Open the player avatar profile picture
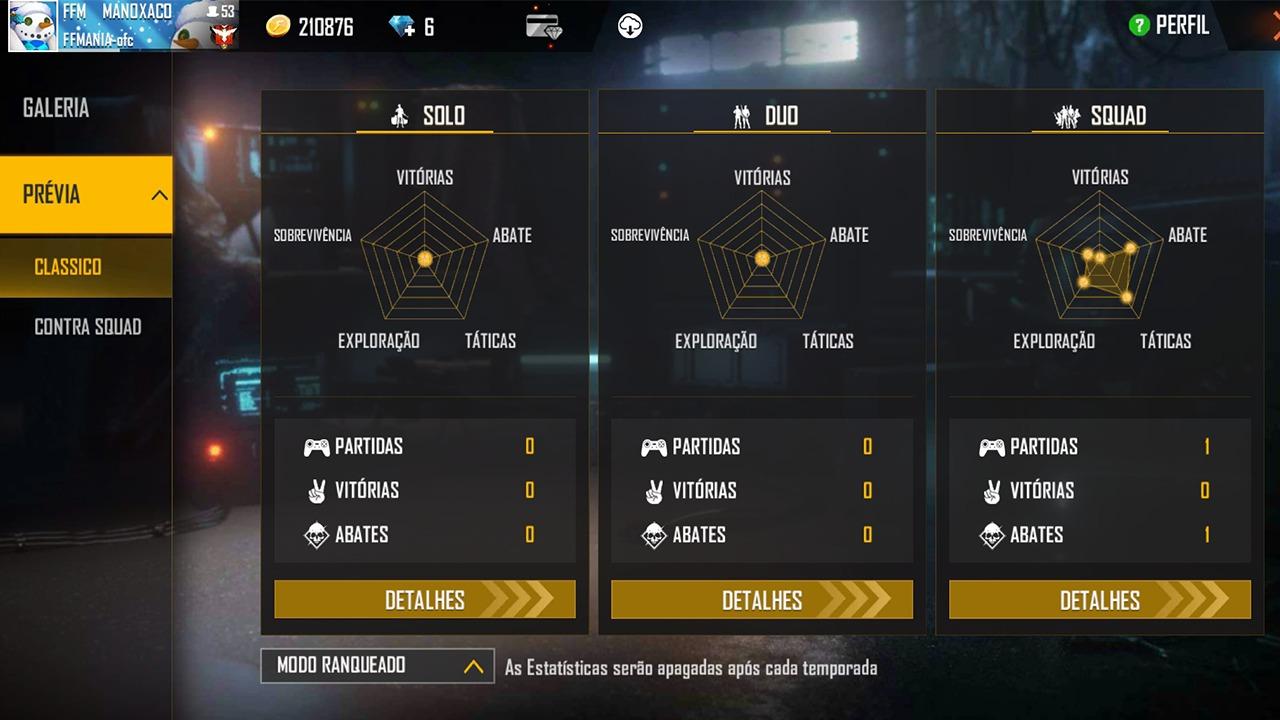Screen dimensions: 1280x720 click(x=33, y=26)
